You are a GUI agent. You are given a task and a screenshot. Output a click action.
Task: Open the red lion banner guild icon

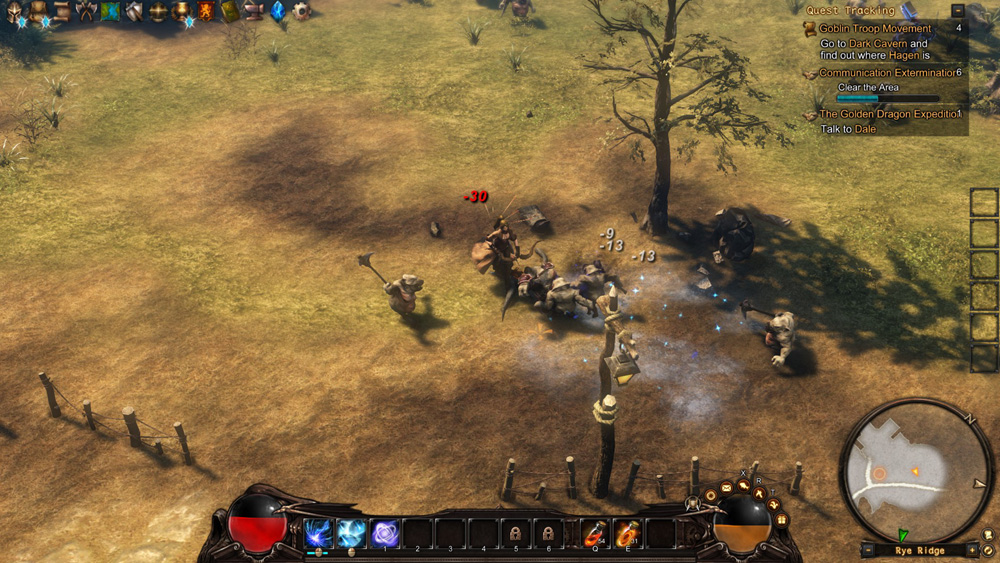click(x=206, y=12)
